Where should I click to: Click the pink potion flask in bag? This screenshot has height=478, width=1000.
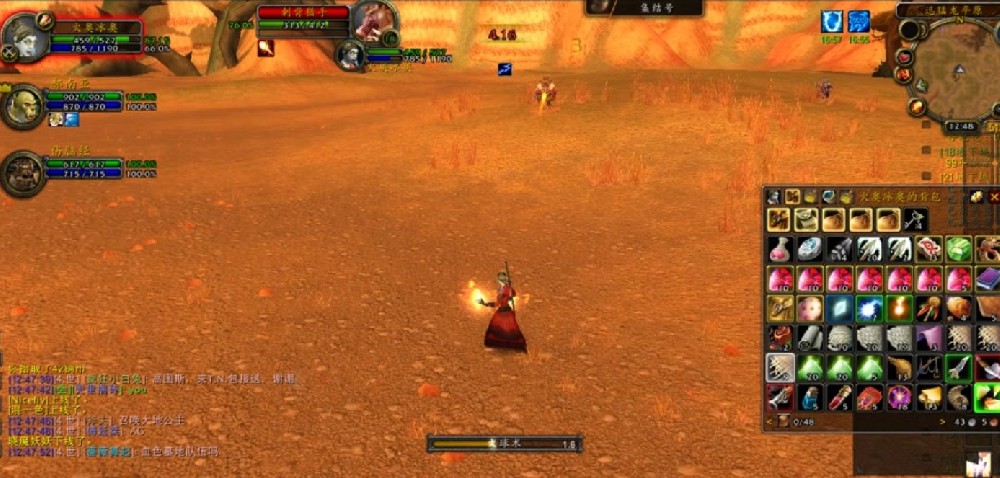click(781, 249)
